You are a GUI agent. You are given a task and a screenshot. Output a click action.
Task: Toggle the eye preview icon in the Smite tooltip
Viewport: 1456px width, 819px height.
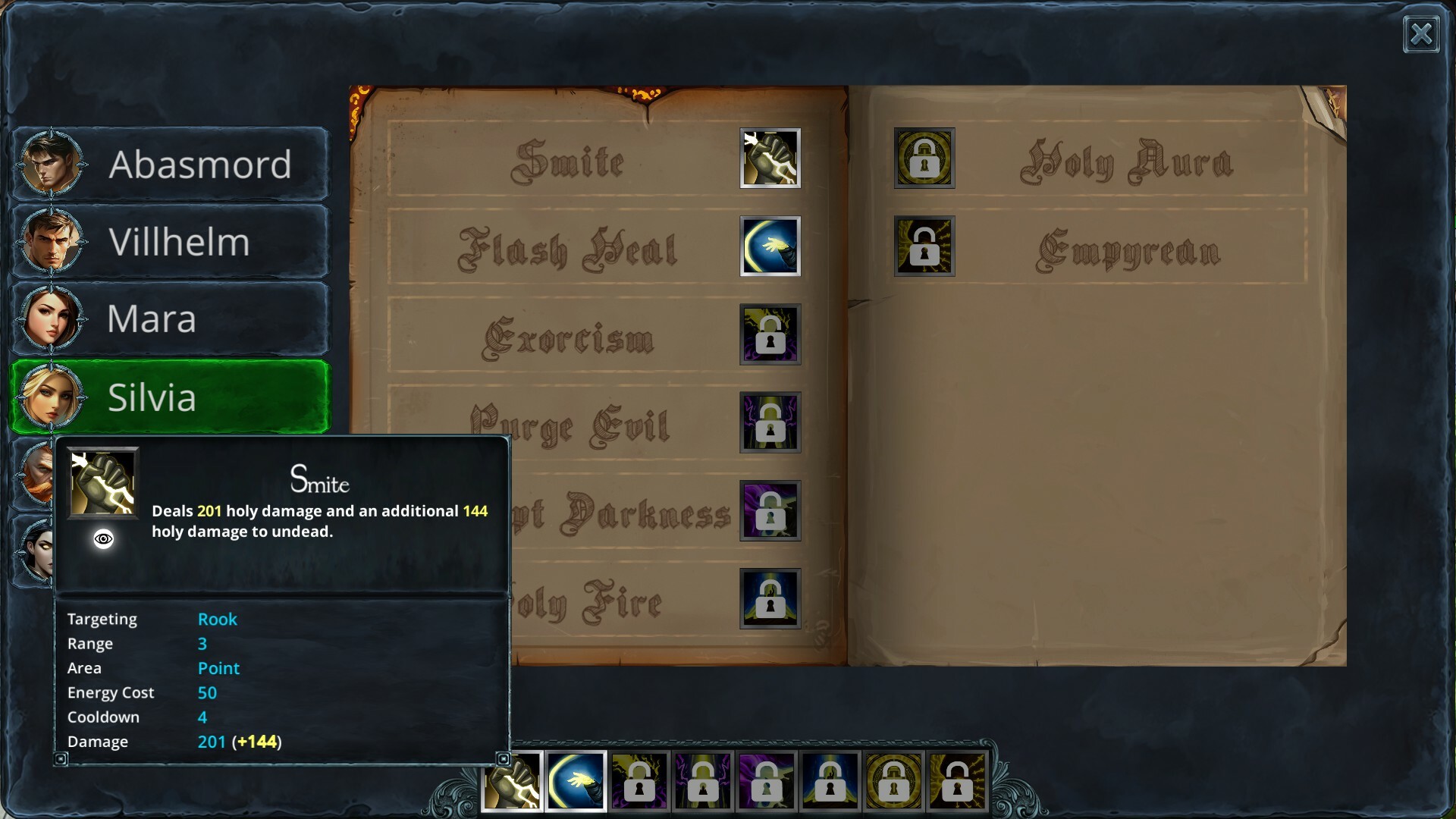point(103,539)
